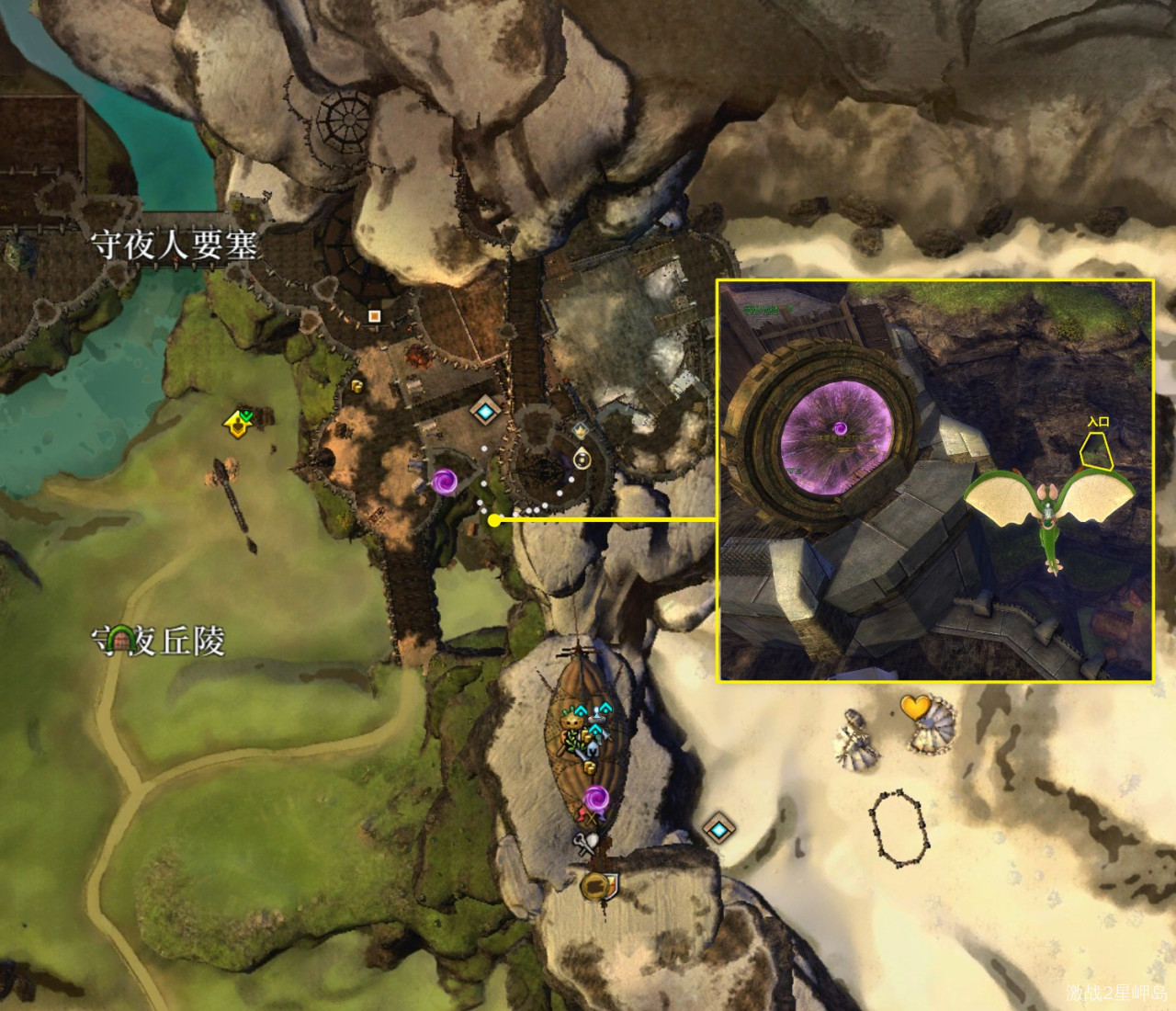Click the crown diamond marker
Screen dimensions: 1176x1011
[x=581, y=429]
